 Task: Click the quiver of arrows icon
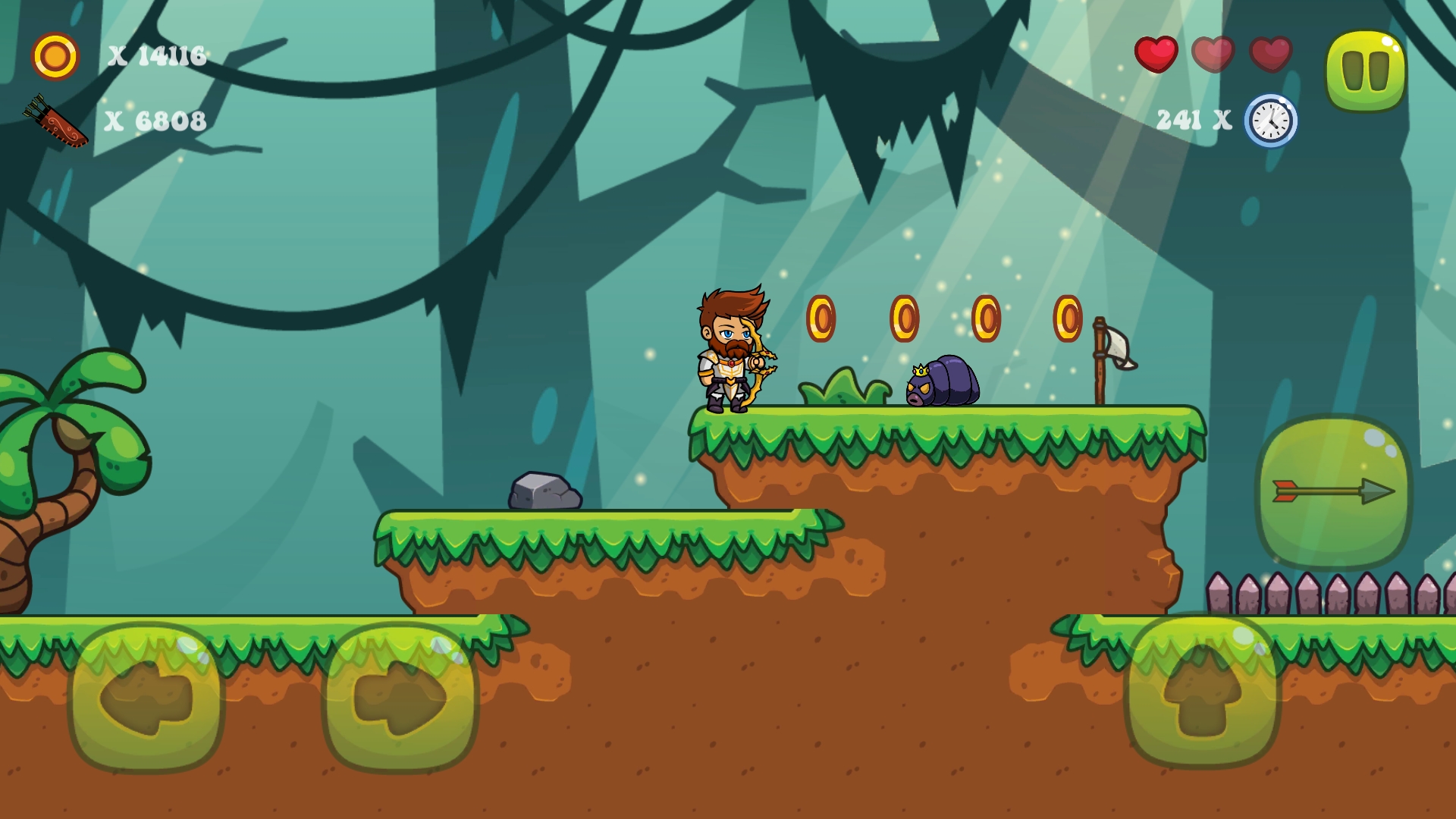55,120
